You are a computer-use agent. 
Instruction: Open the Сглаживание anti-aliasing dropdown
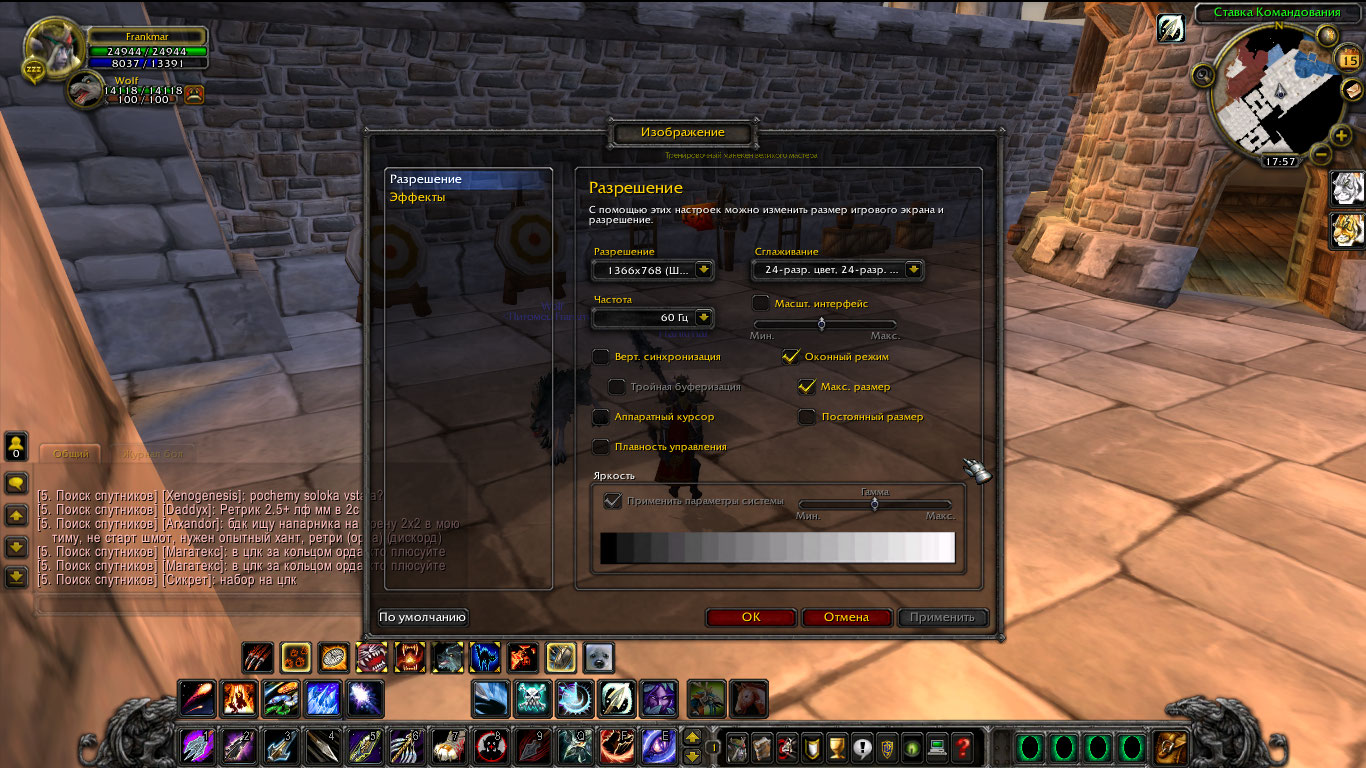pyautogui.click(x=913, y=269)
